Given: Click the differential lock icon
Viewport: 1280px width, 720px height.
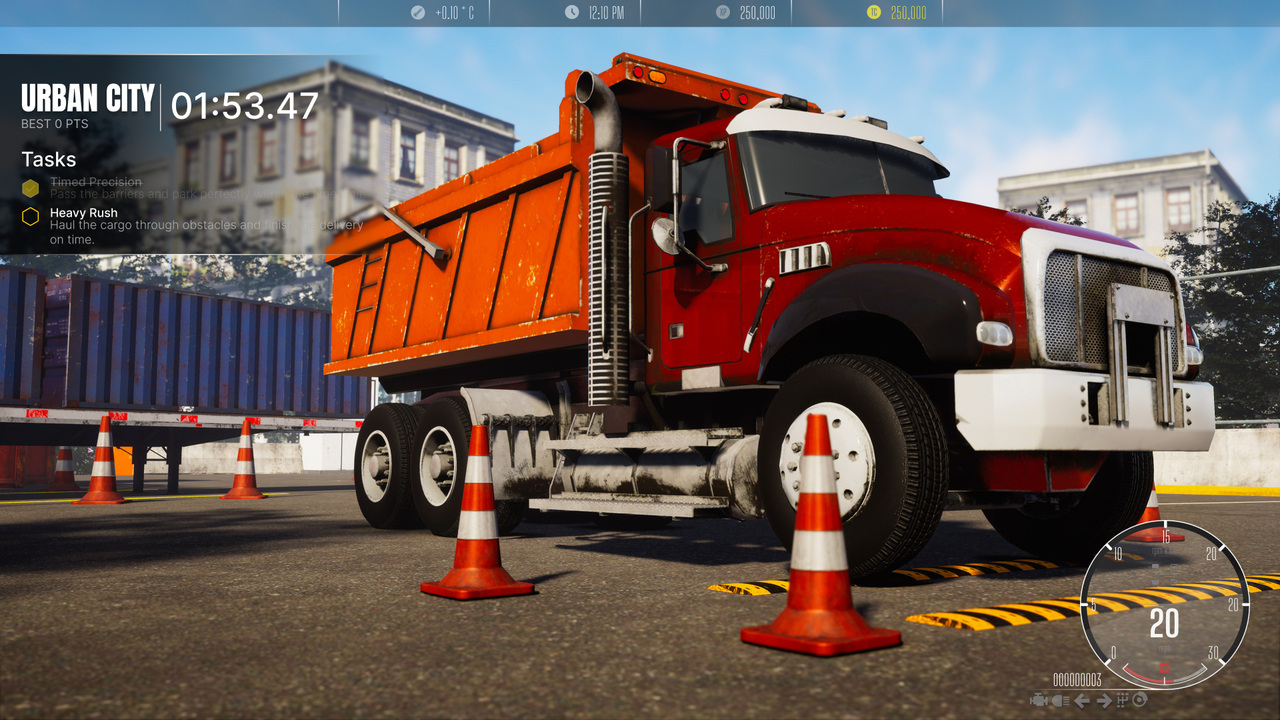Looking at the screenshot, I should 1141,701.
